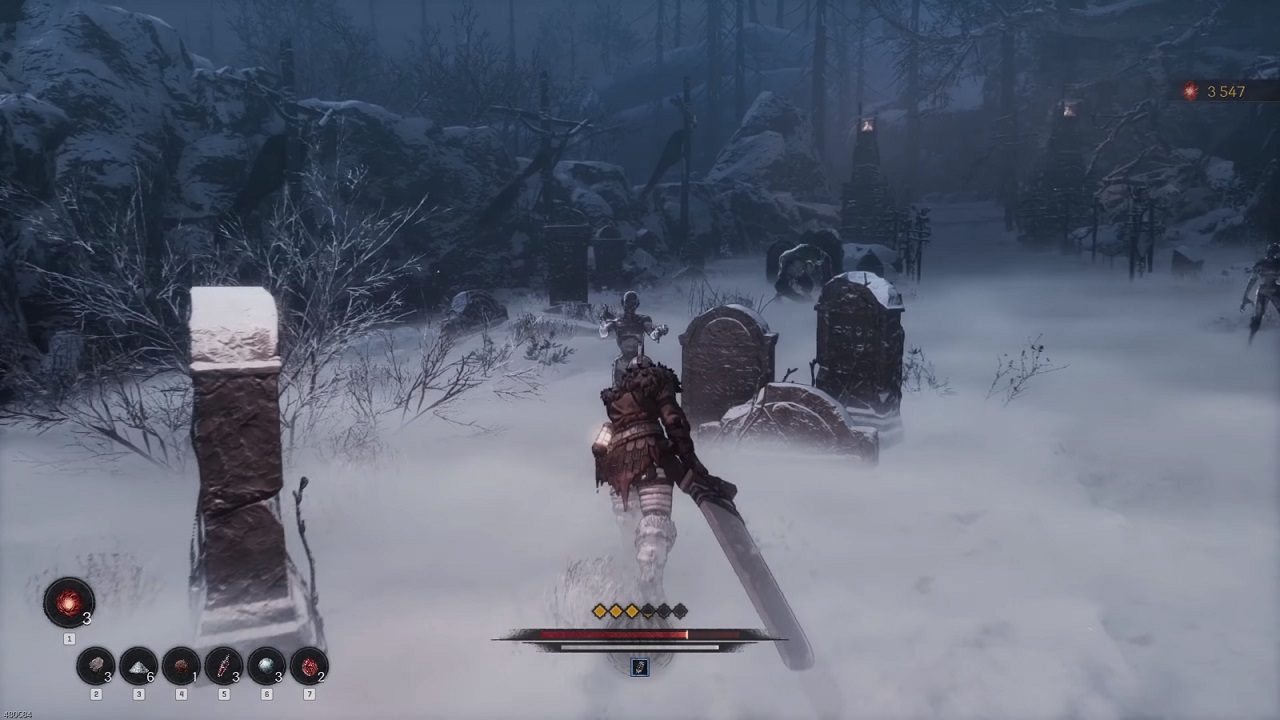Image resolution: width=1280 pixels, height=720 pixels.
Task: Use the dark red lump item
Action: click(x=181, y=665)
